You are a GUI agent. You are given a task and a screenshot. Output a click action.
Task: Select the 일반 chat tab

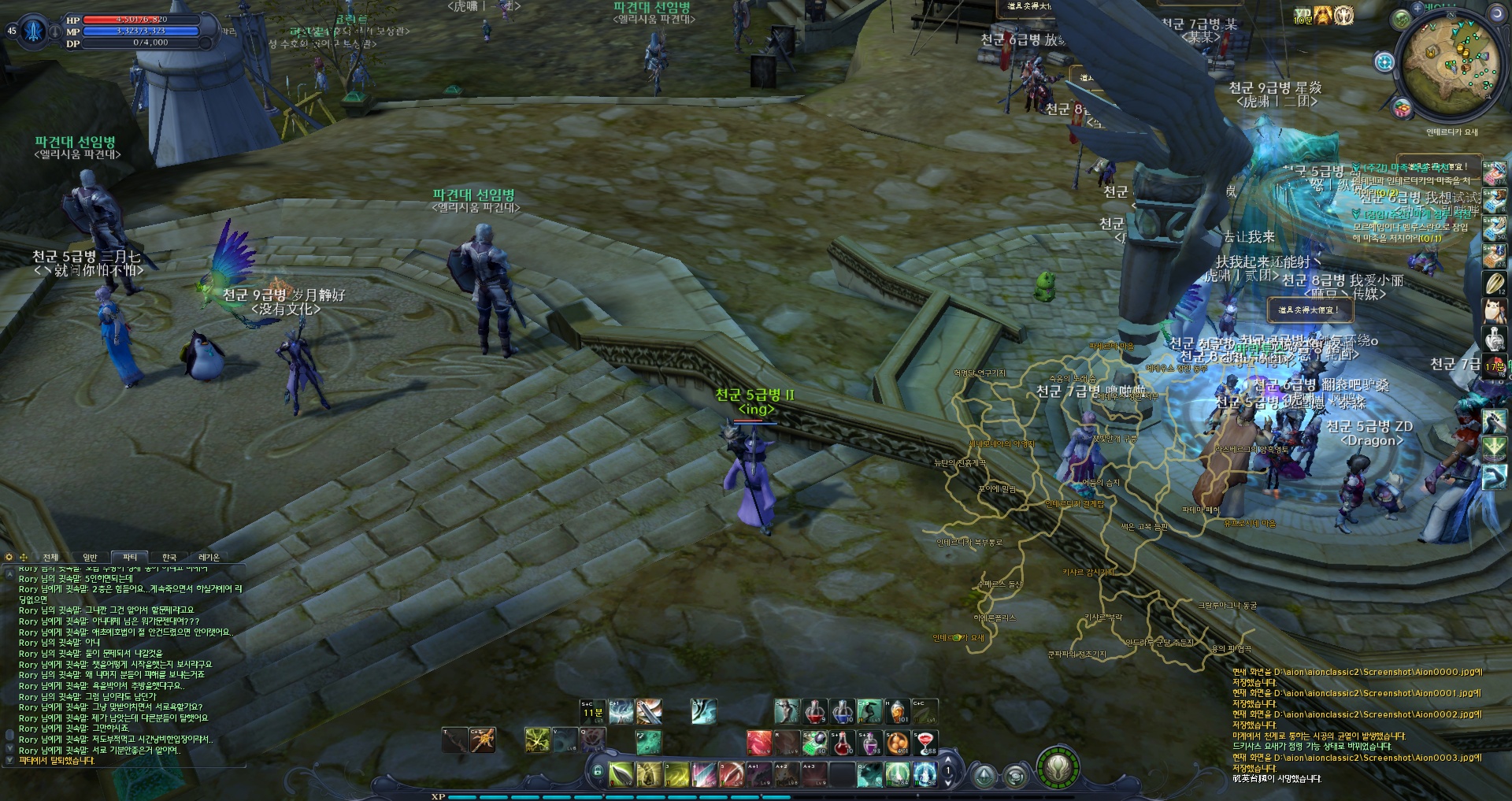point(90,558)
